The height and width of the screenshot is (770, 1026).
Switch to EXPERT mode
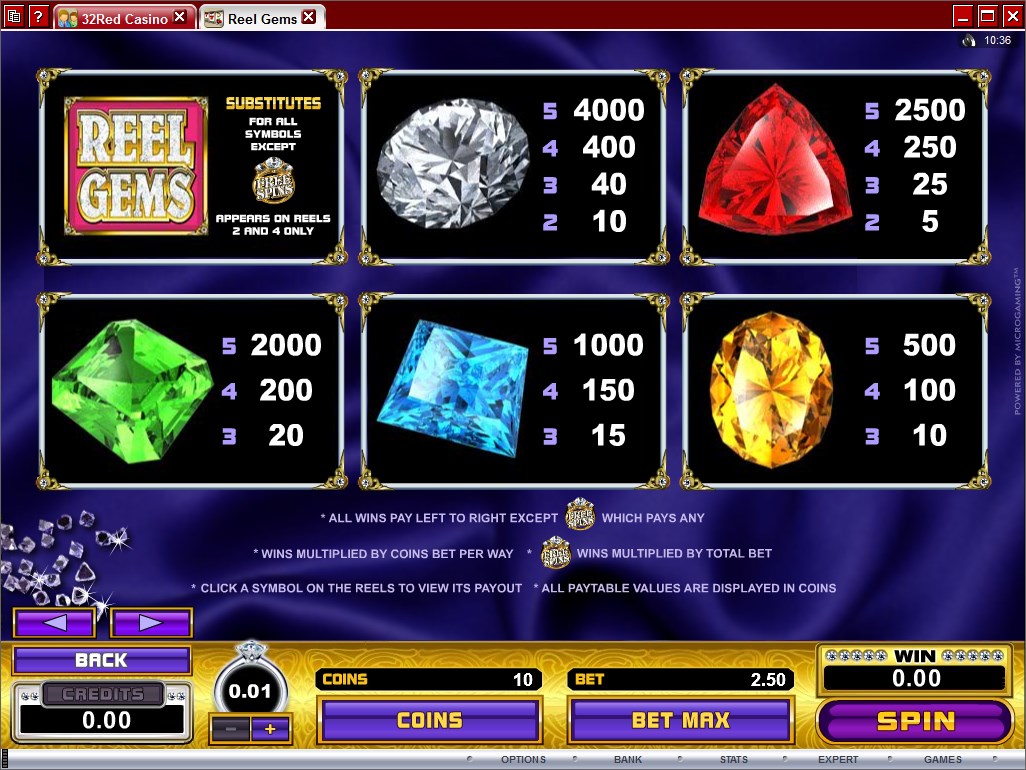[838, 760]
